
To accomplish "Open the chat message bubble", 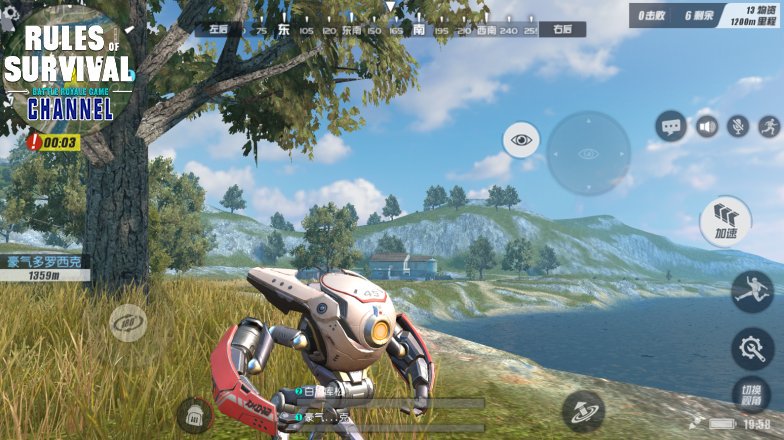I will [671, 126].
